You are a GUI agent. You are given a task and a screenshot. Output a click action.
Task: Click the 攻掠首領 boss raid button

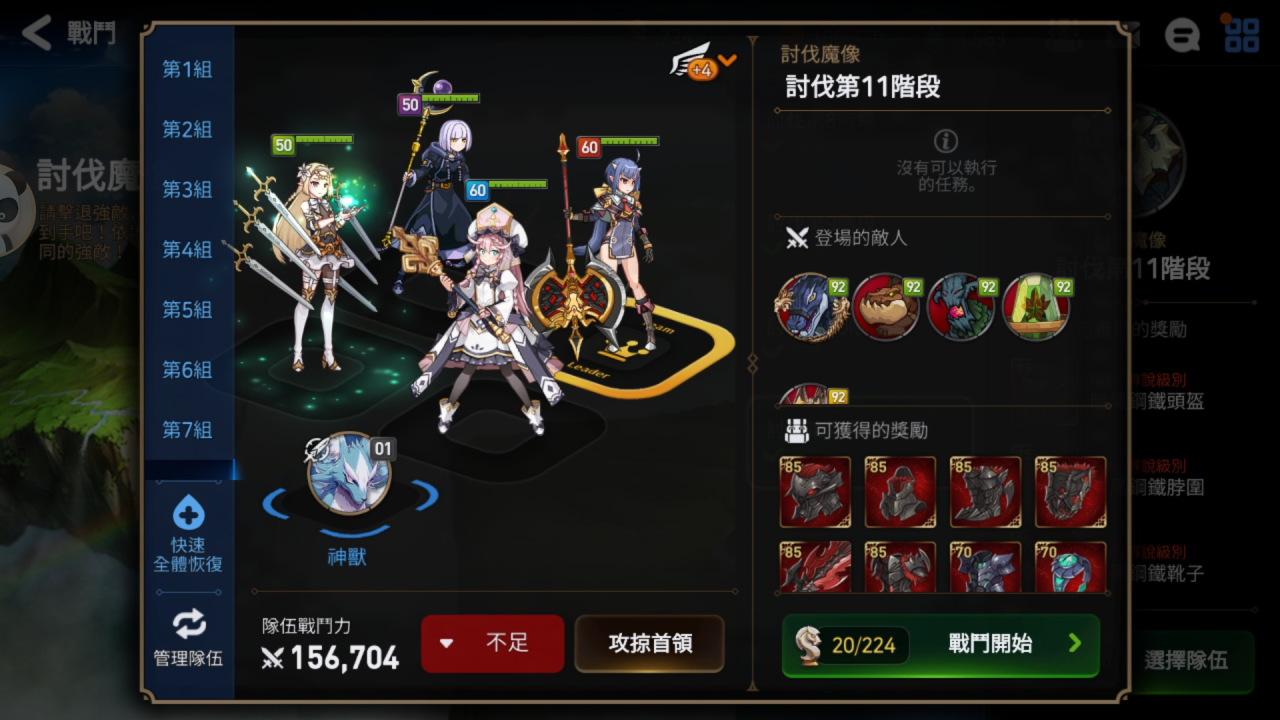point(649,645)
